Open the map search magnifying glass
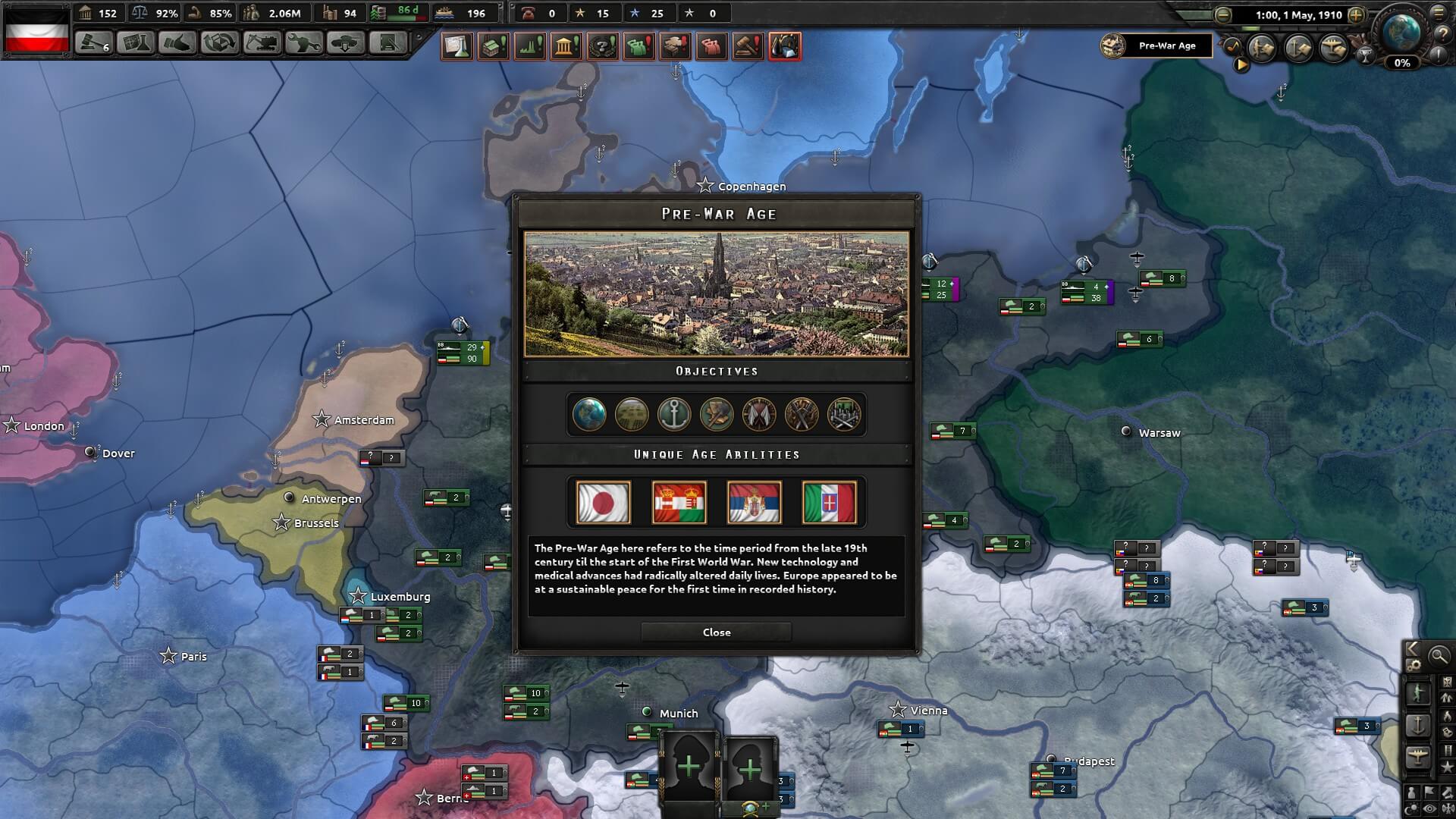Viewport: 1456px width, 819px height. 1438,656
